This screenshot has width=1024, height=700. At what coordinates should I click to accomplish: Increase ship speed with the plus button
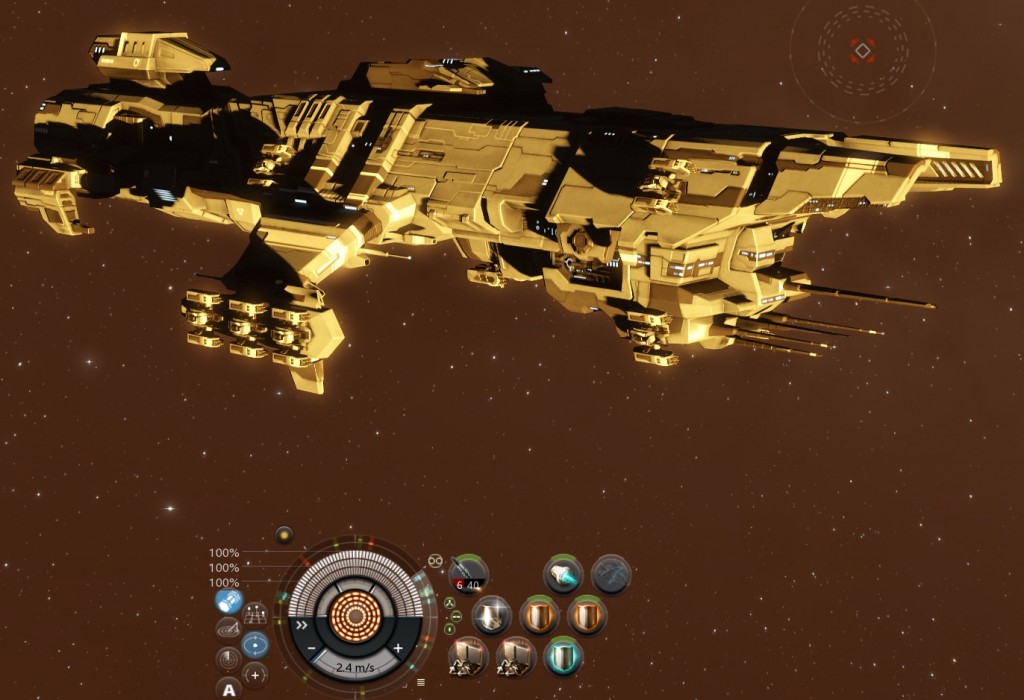398,649
